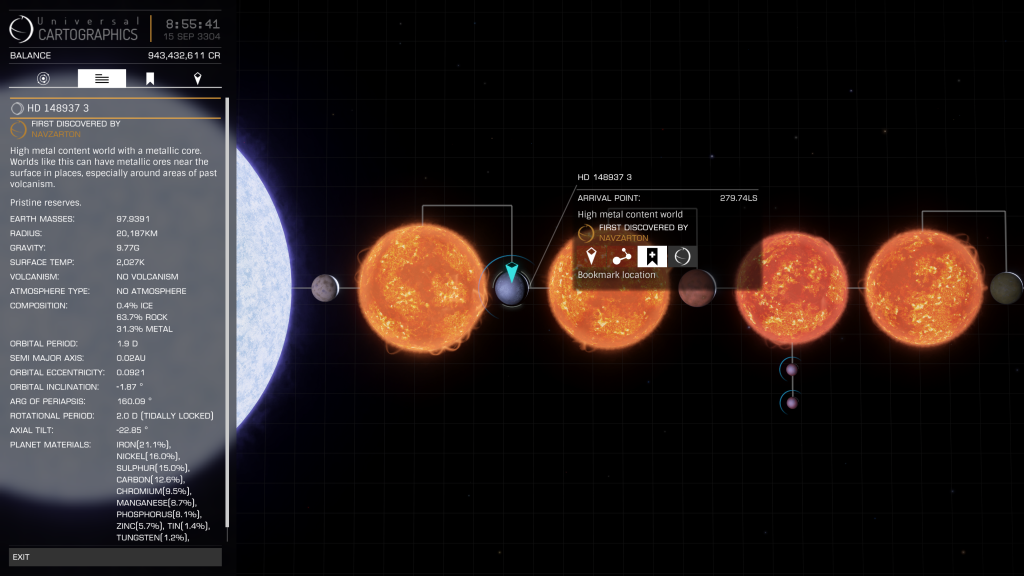Exit the system map

115,556
